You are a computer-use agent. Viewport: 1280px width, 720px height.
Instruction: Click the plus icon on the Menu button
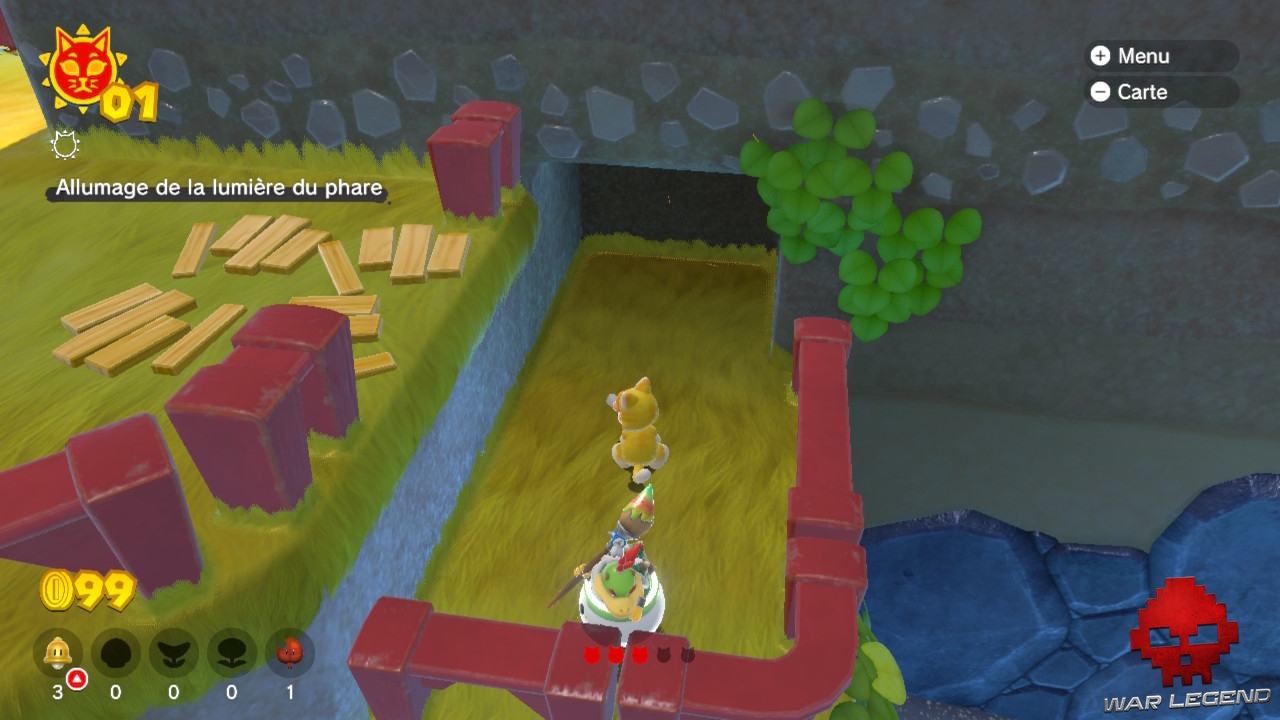1100,56
